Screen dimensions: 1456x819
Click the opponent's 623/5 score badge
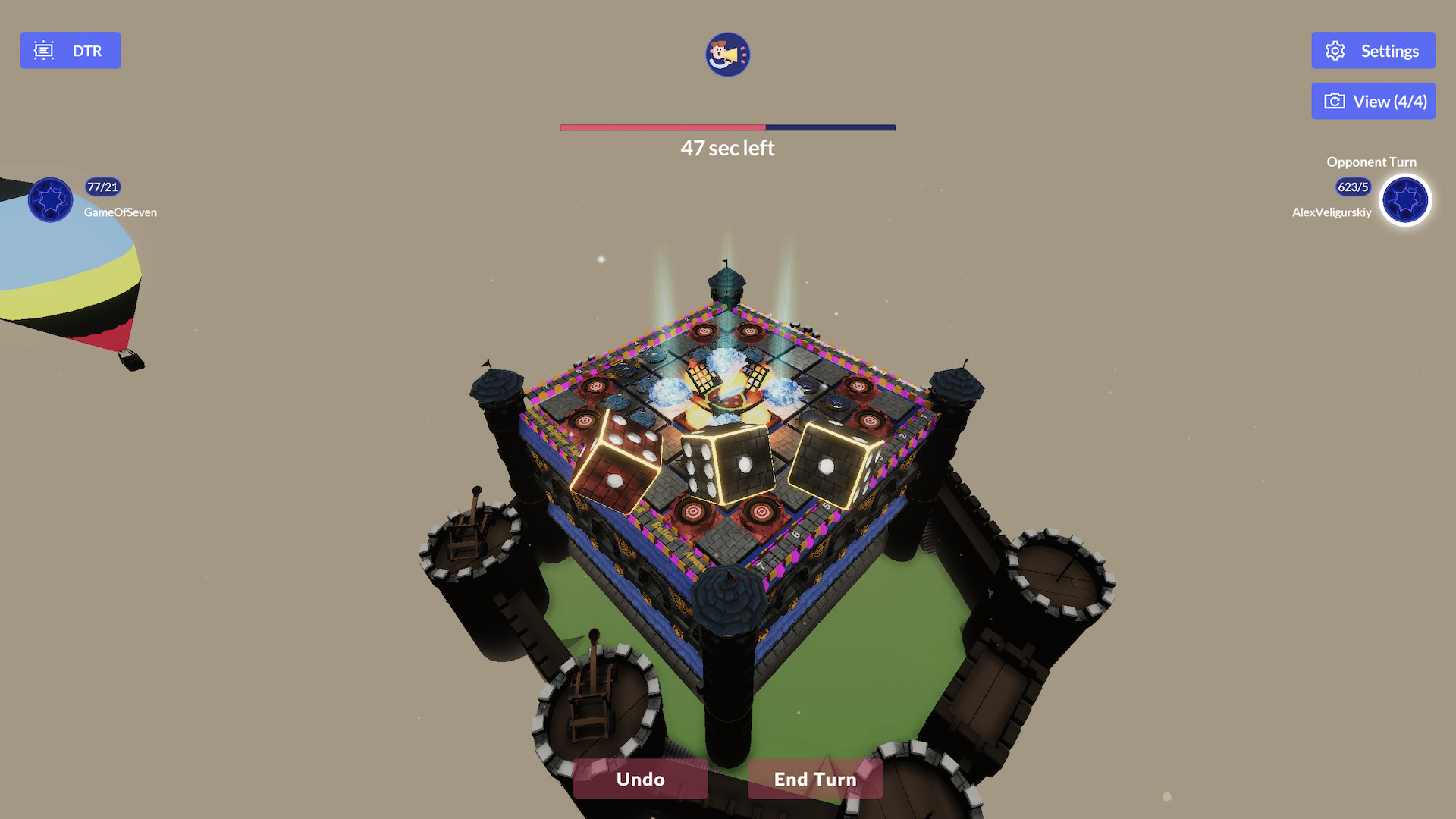click(1352, 187)
